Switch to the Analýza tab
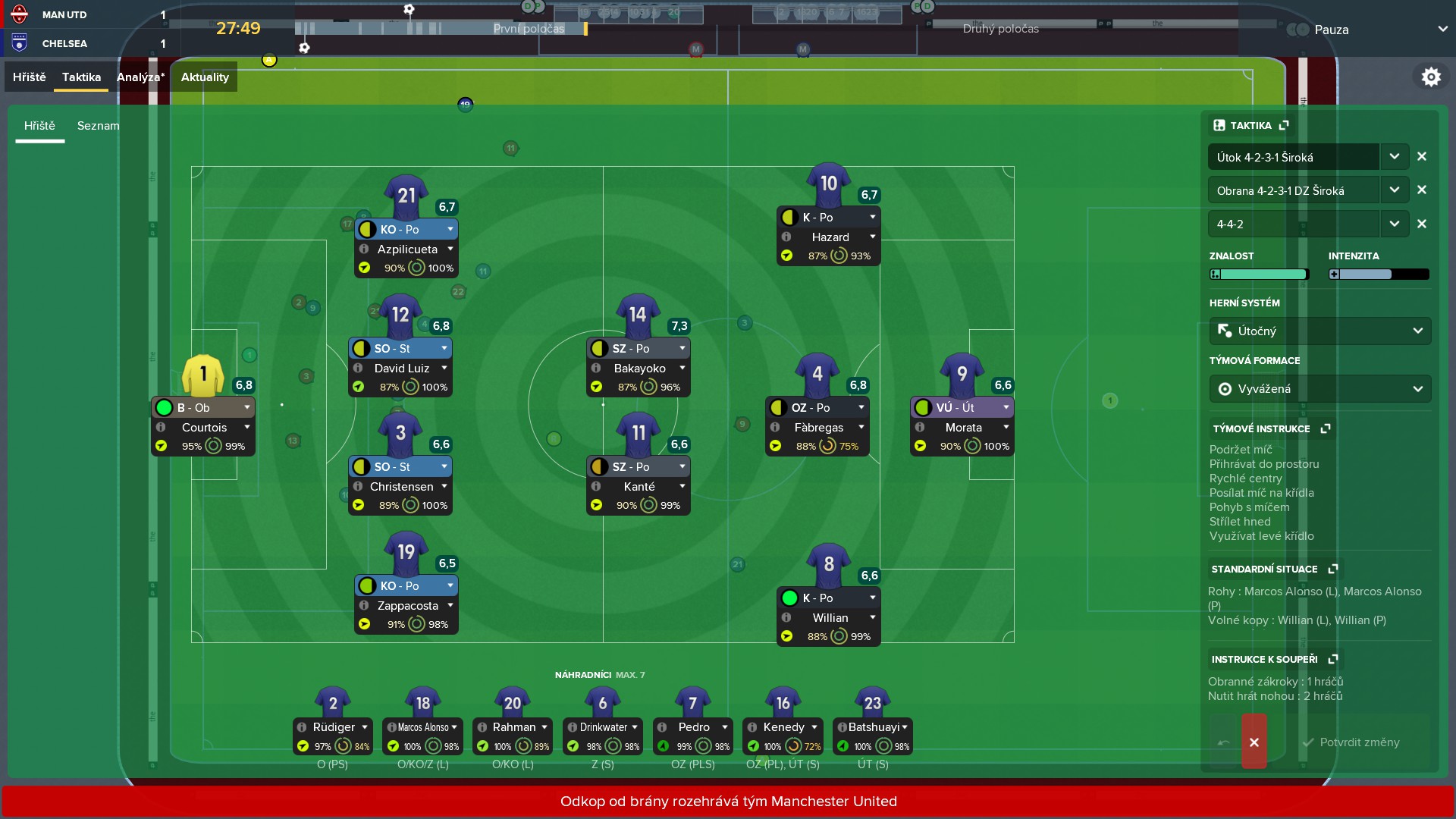Screen dimensions: 1456x819 (x=140, y=77)
